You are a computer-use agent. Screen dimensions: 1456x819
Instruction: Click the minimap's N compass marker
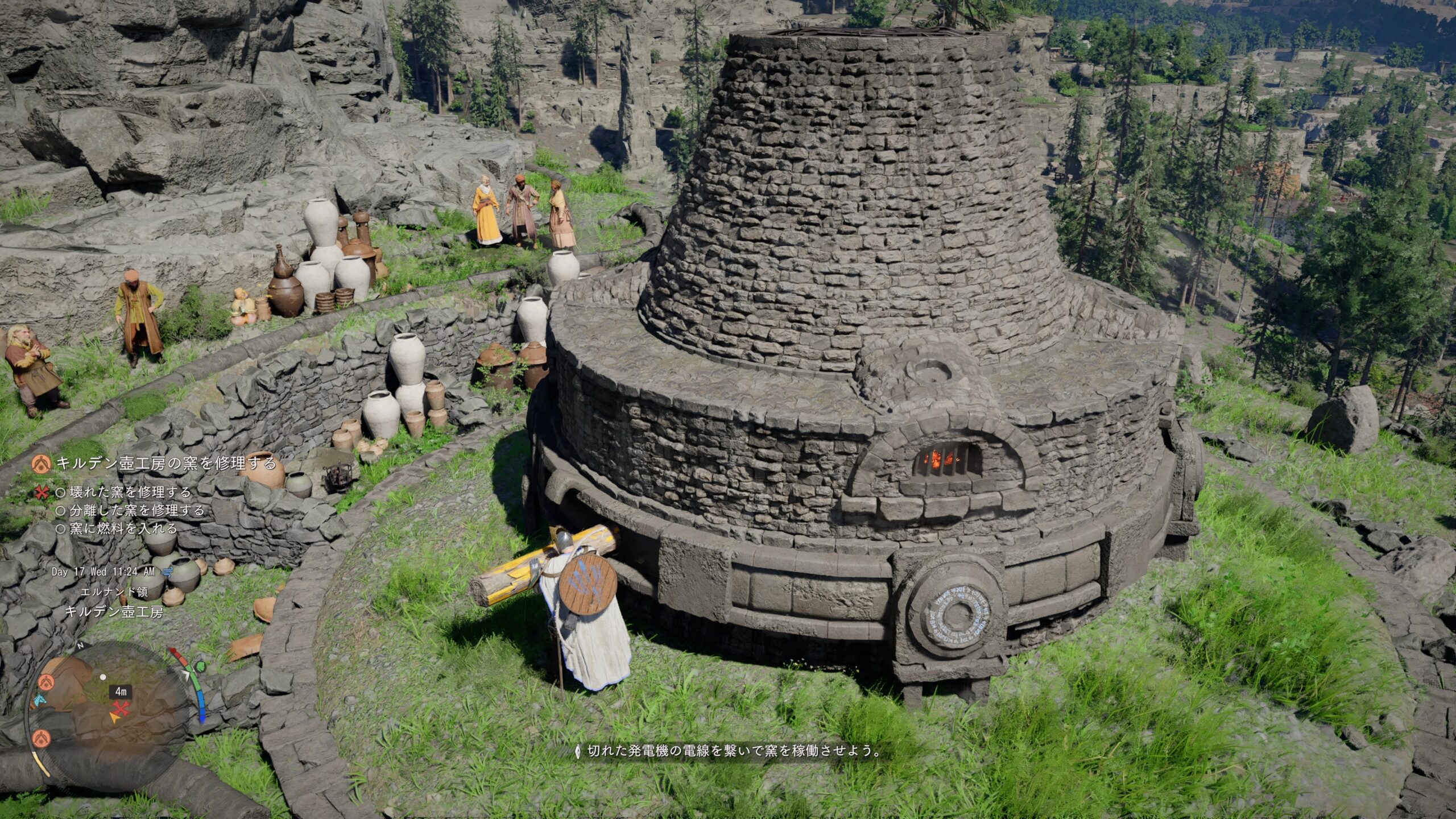point(81,646)
